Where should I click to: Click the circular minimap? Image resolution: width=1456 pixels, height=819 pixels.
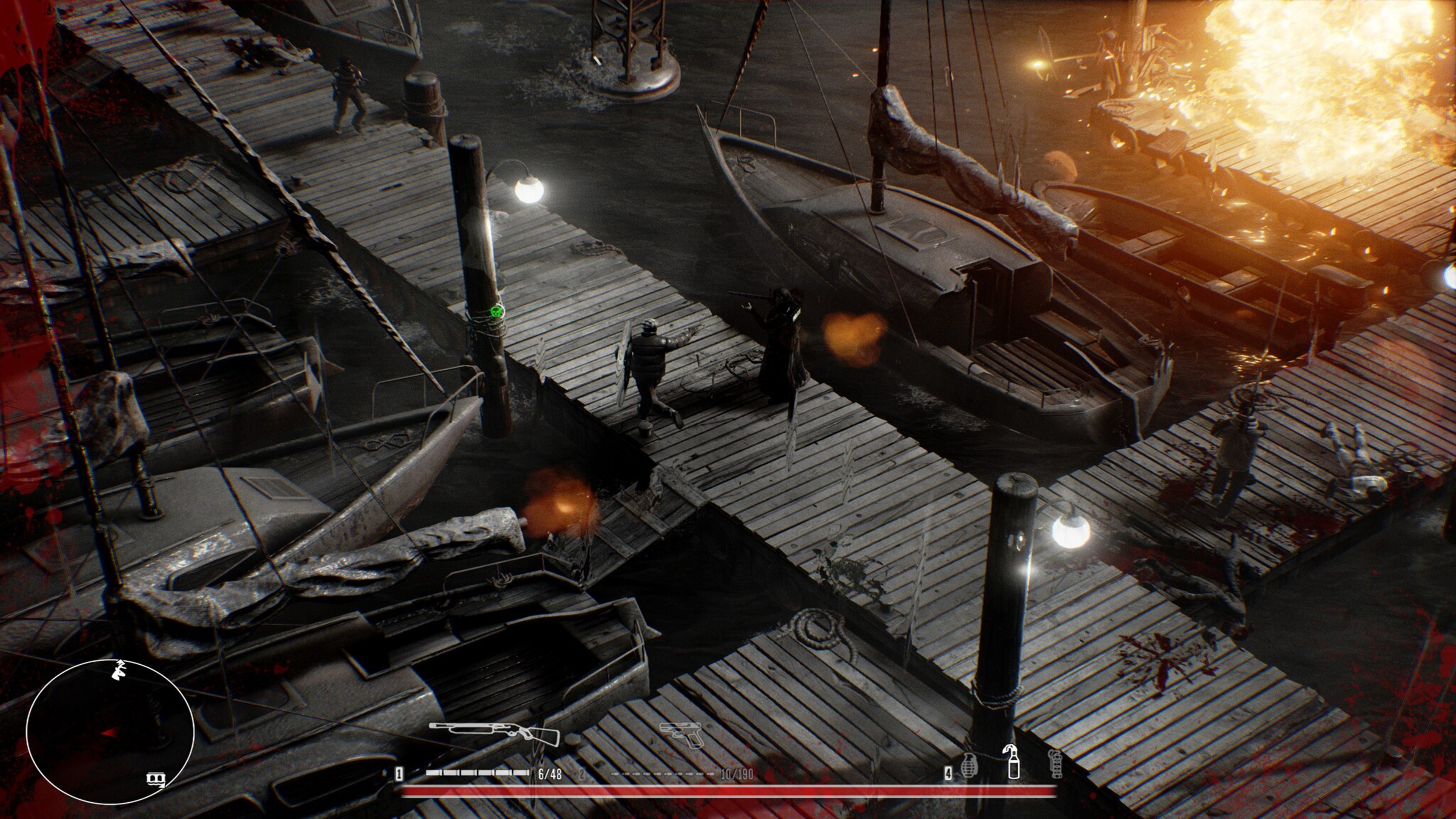pyautogui.click(x=110, y=732)
